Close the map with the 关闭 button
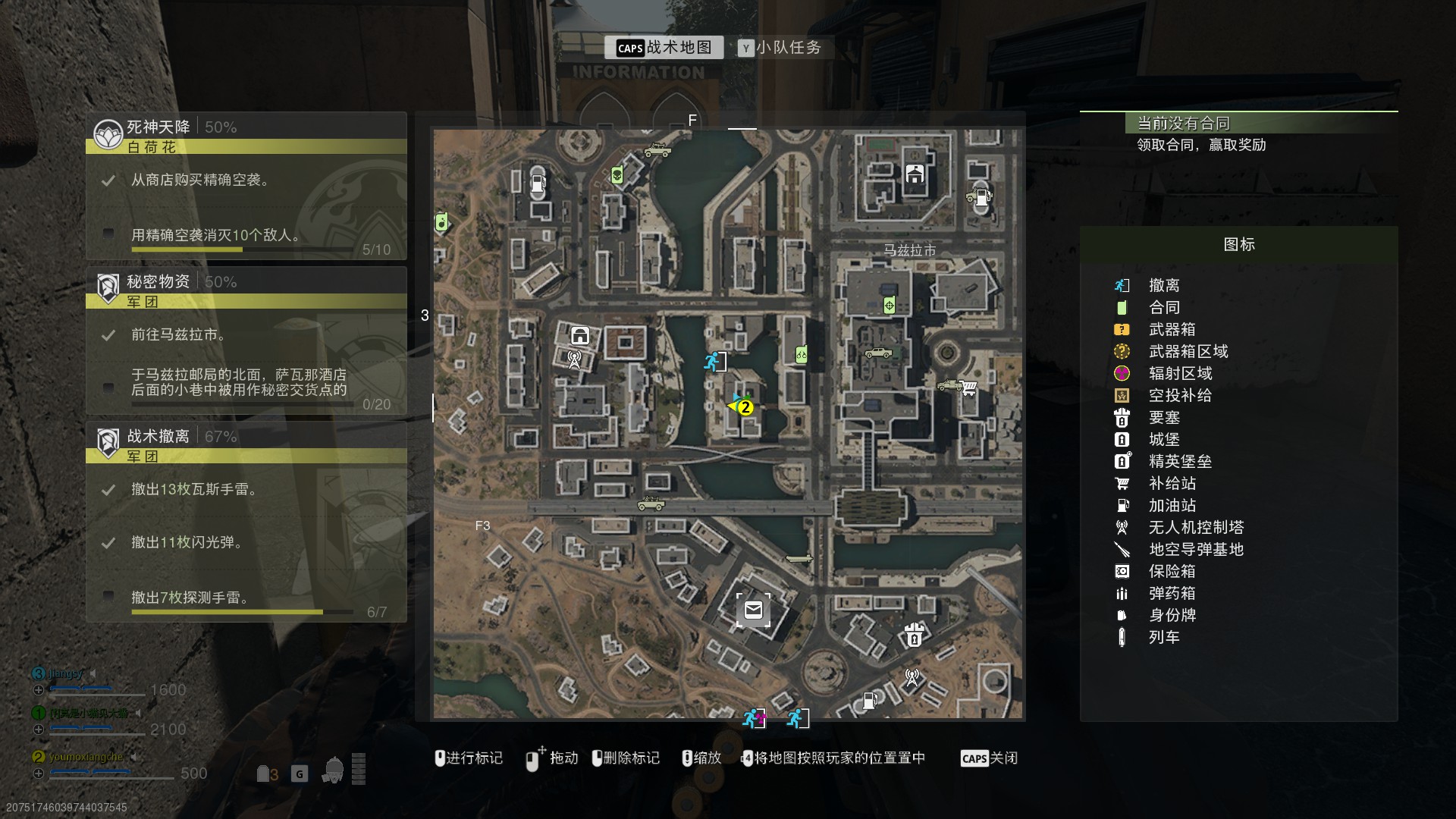Viewport: 1456px width, 819px height. [x=989, y=758]
